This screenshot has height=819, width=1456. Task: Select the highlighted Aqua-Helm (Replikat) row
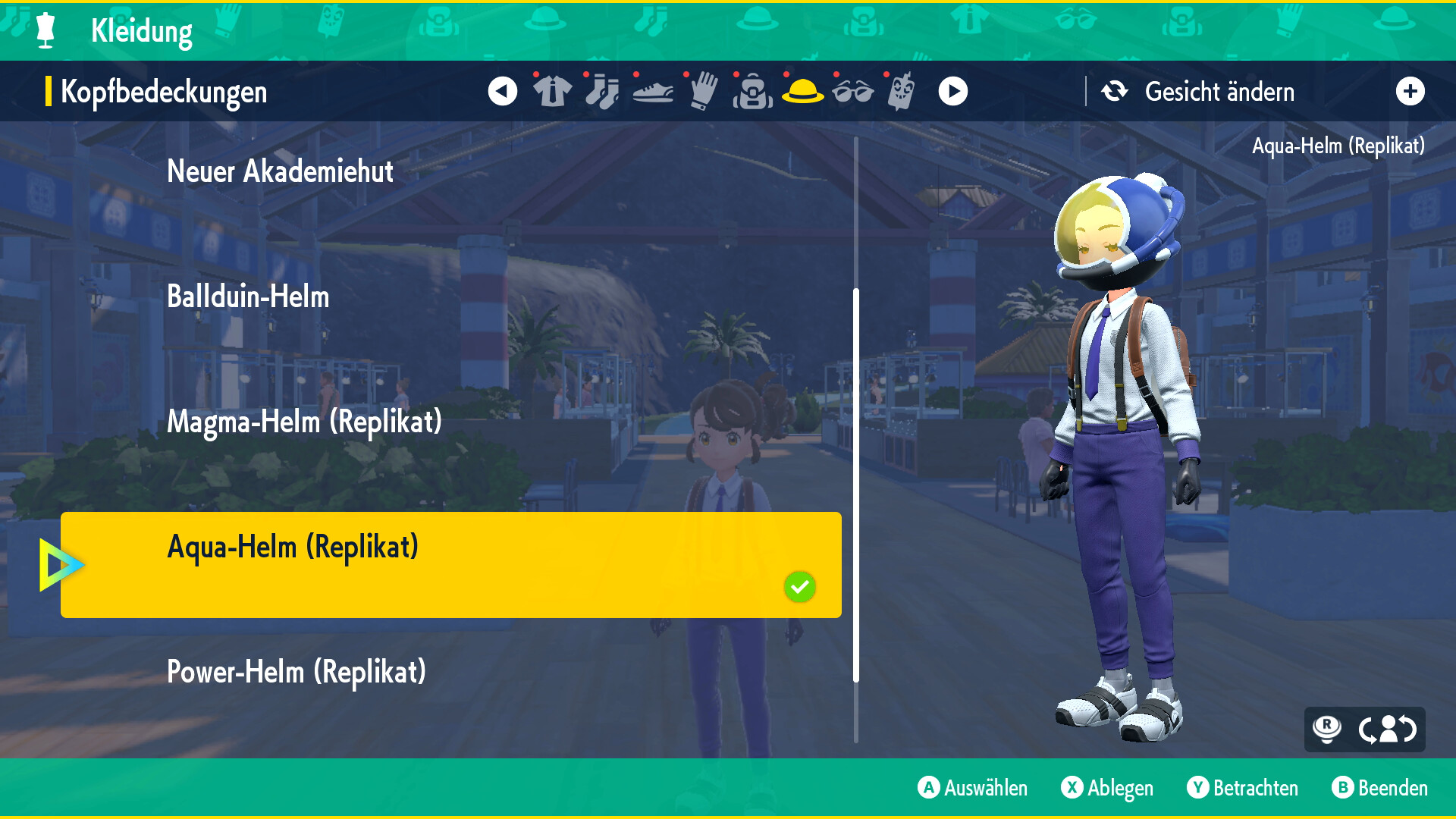pos(450,564)
